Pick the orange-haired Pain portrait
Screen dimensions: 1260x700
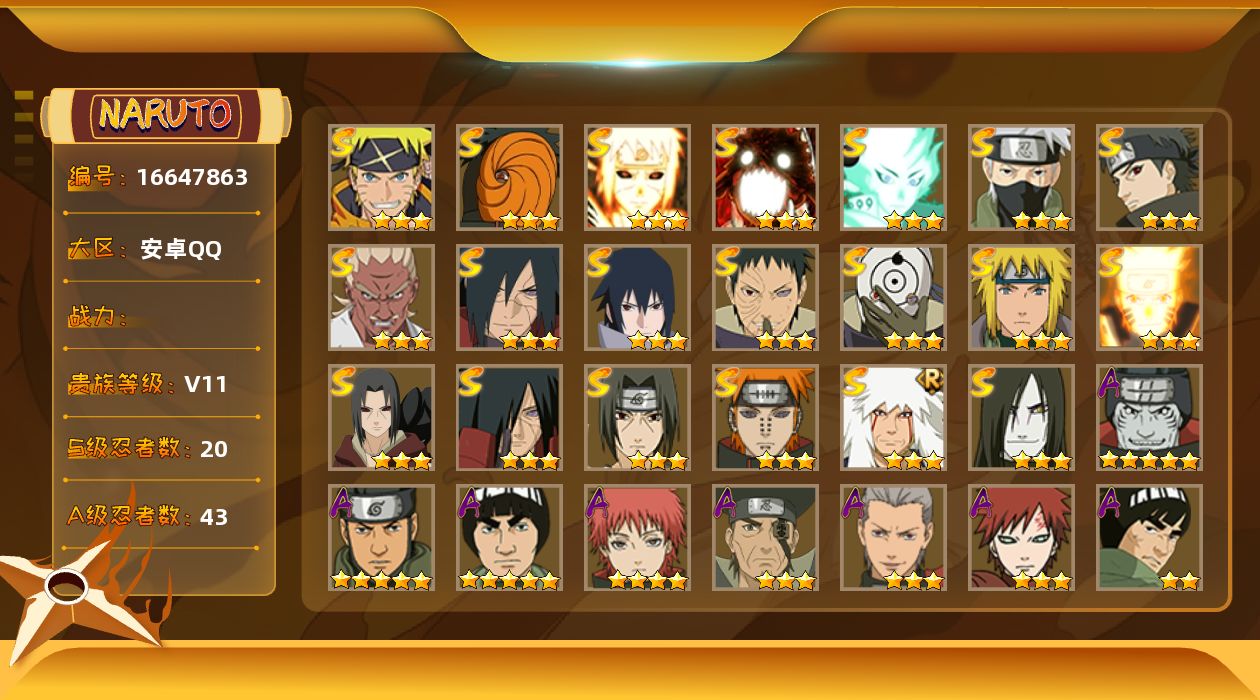coord(765,417)
